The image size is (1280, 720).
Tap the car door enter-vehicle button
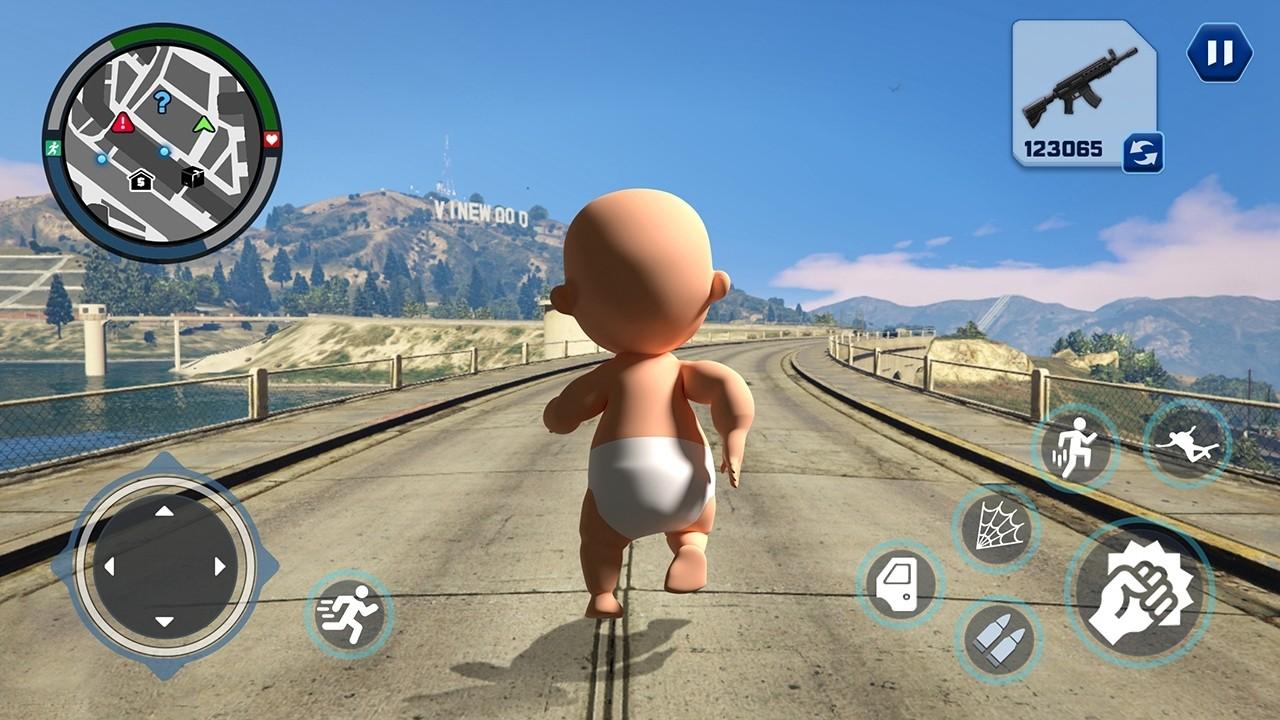900,584
